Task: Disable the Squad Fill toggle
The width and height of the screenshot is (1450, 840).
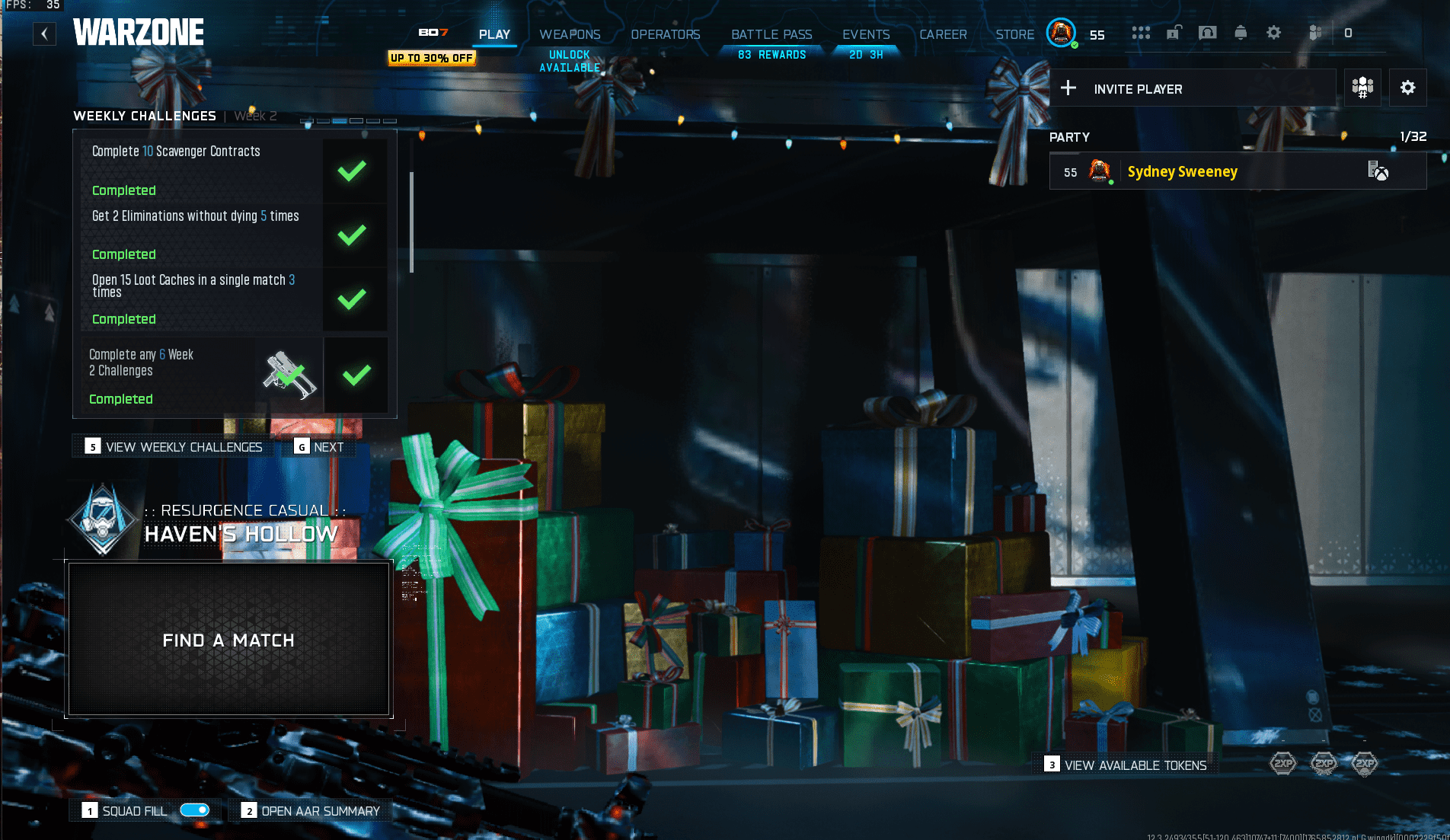Action: coord(195,810)
